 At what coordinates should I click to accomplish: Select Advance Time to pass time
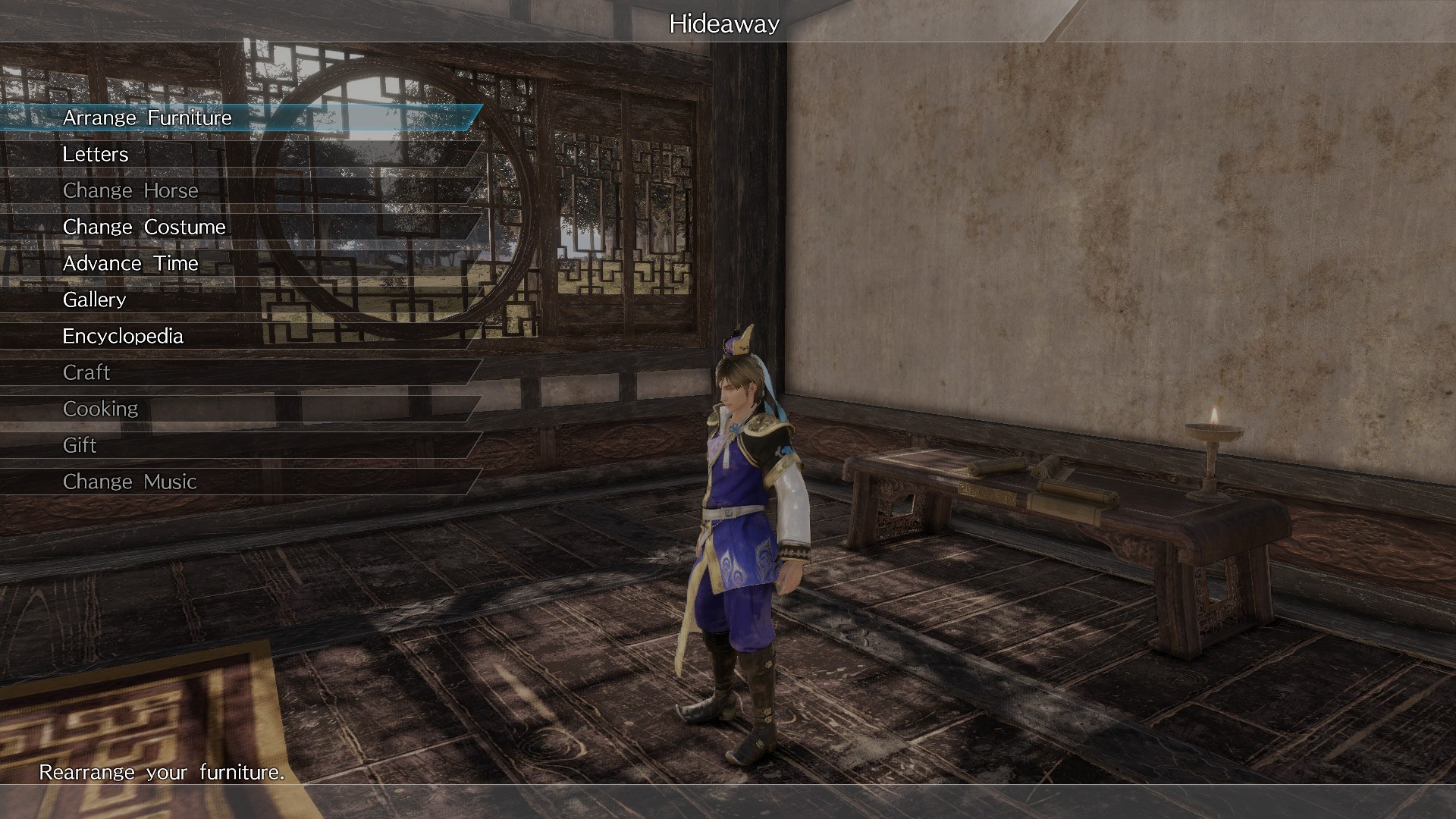pos(130,263)
